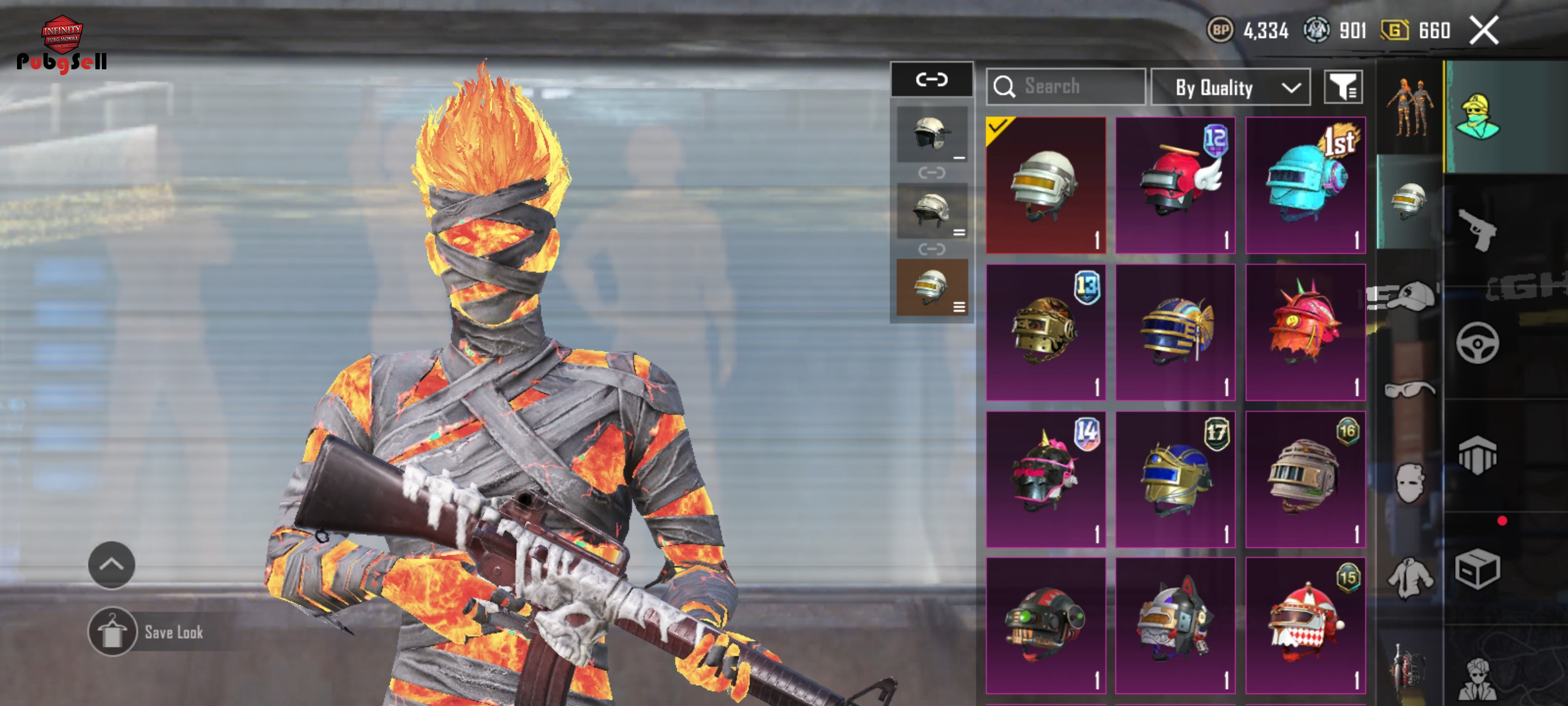Select the red winged propeller helmet

tap(1175, 185)
